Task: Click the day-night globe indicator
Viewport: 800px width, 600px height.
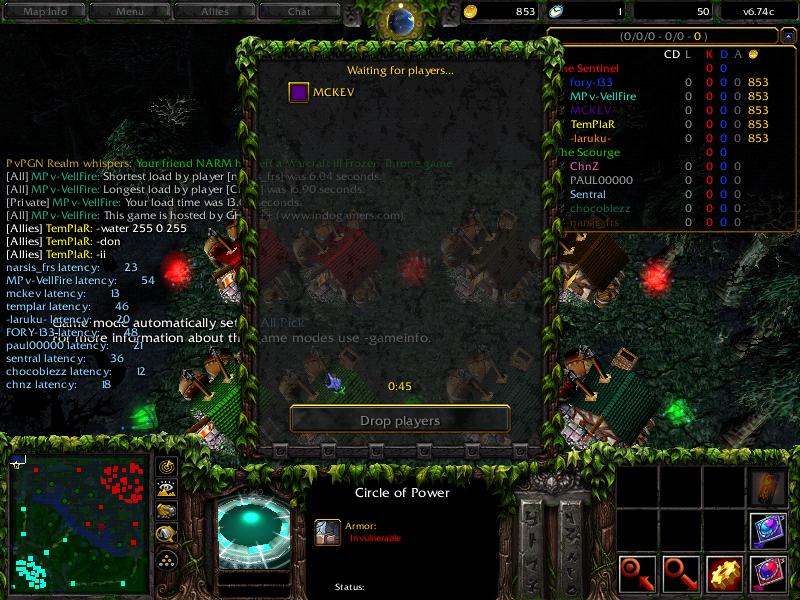Action: [x=400, y=20]
